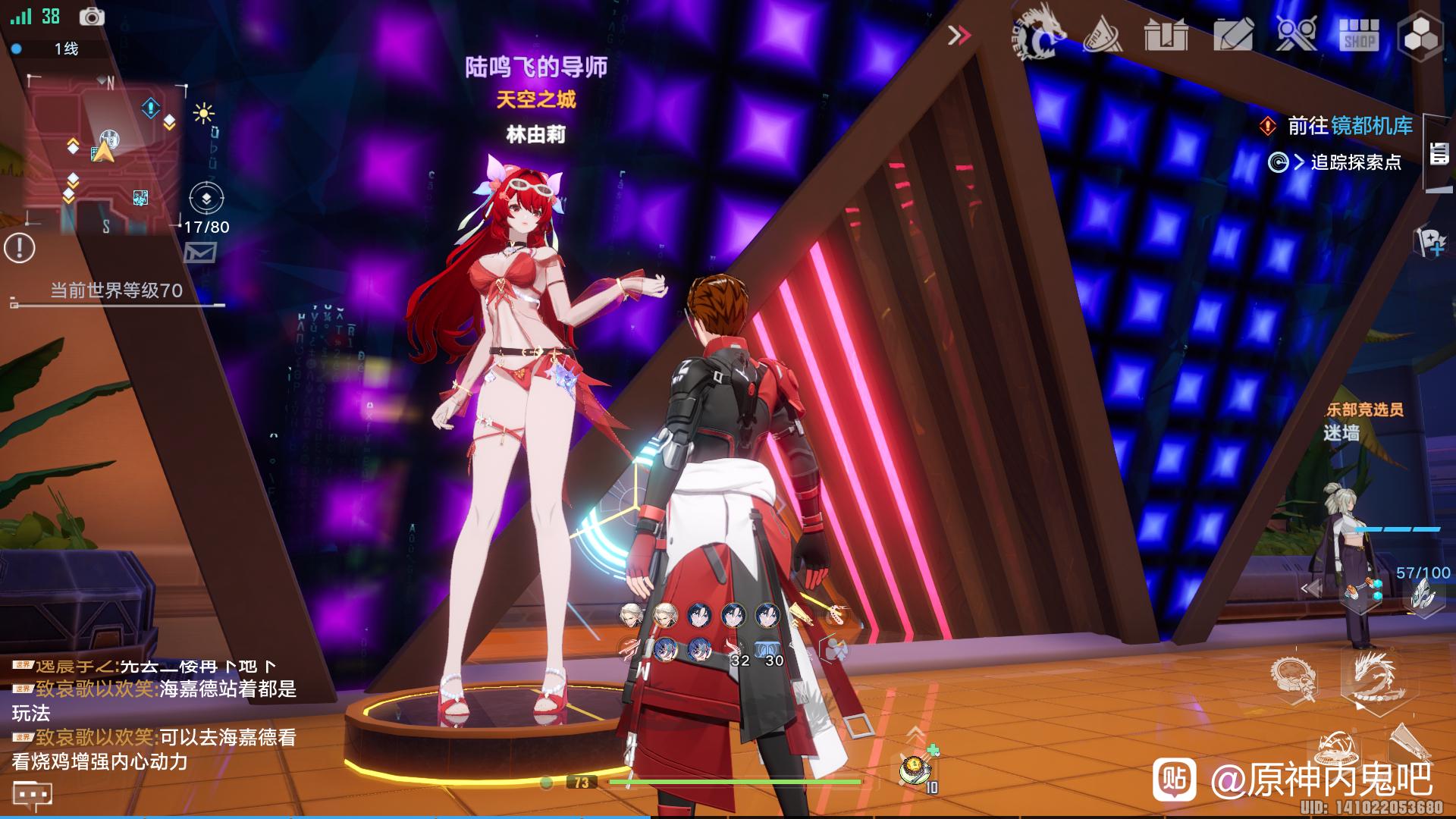This screenshot has width=1456, height=819.
Task: Open the megaphone announcements icon
Action: coord(1103,35)
